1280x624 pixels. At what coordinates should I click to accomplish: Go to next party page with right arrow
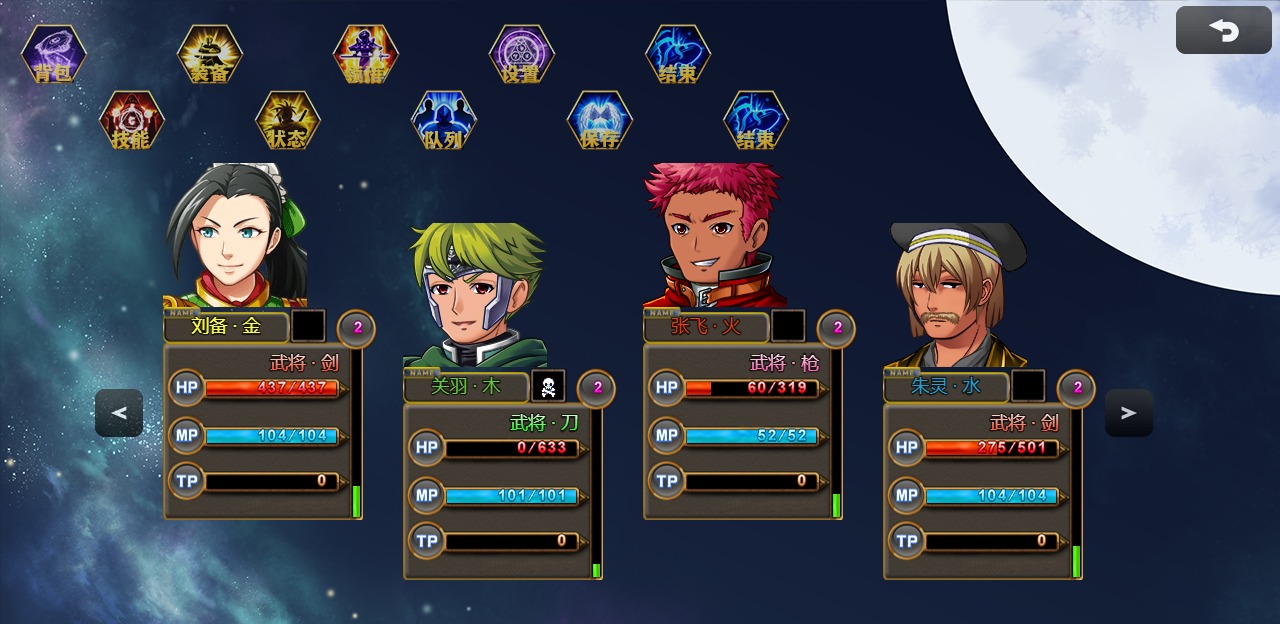[1129, 413]
